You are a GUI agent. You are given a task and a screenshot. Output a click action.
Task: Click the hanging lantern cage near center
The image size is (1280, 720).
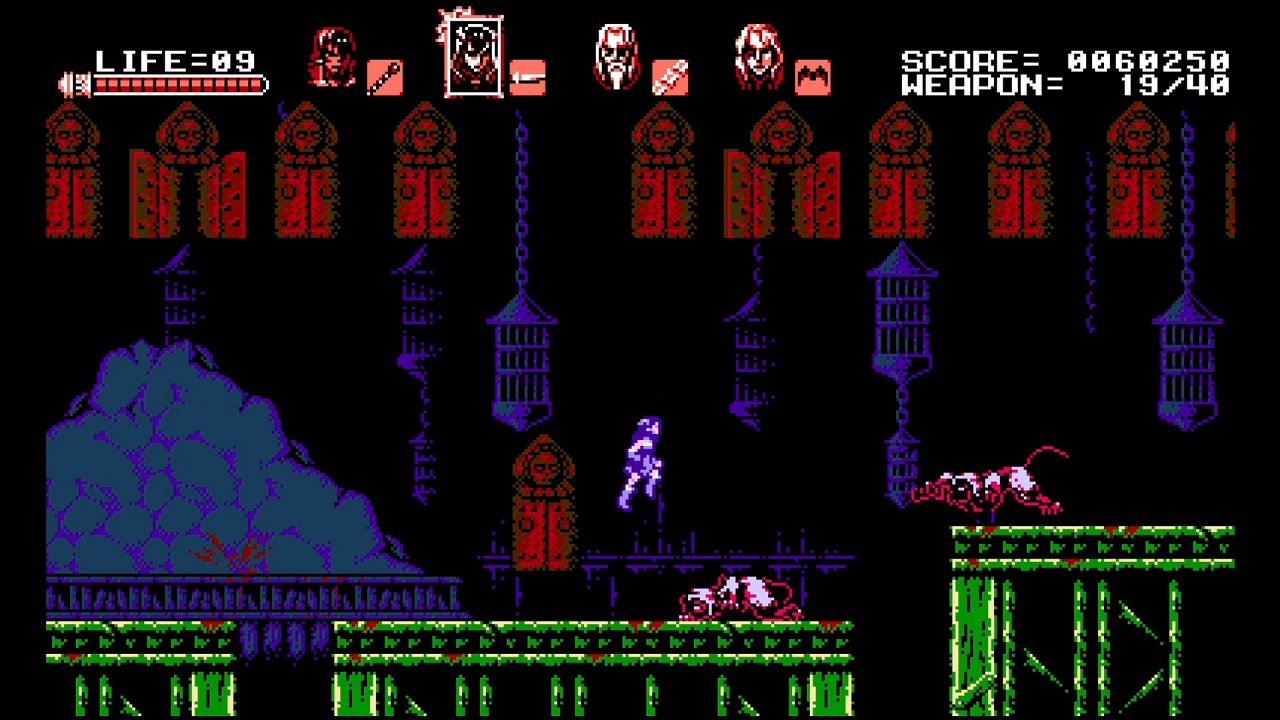click(521, 360)
